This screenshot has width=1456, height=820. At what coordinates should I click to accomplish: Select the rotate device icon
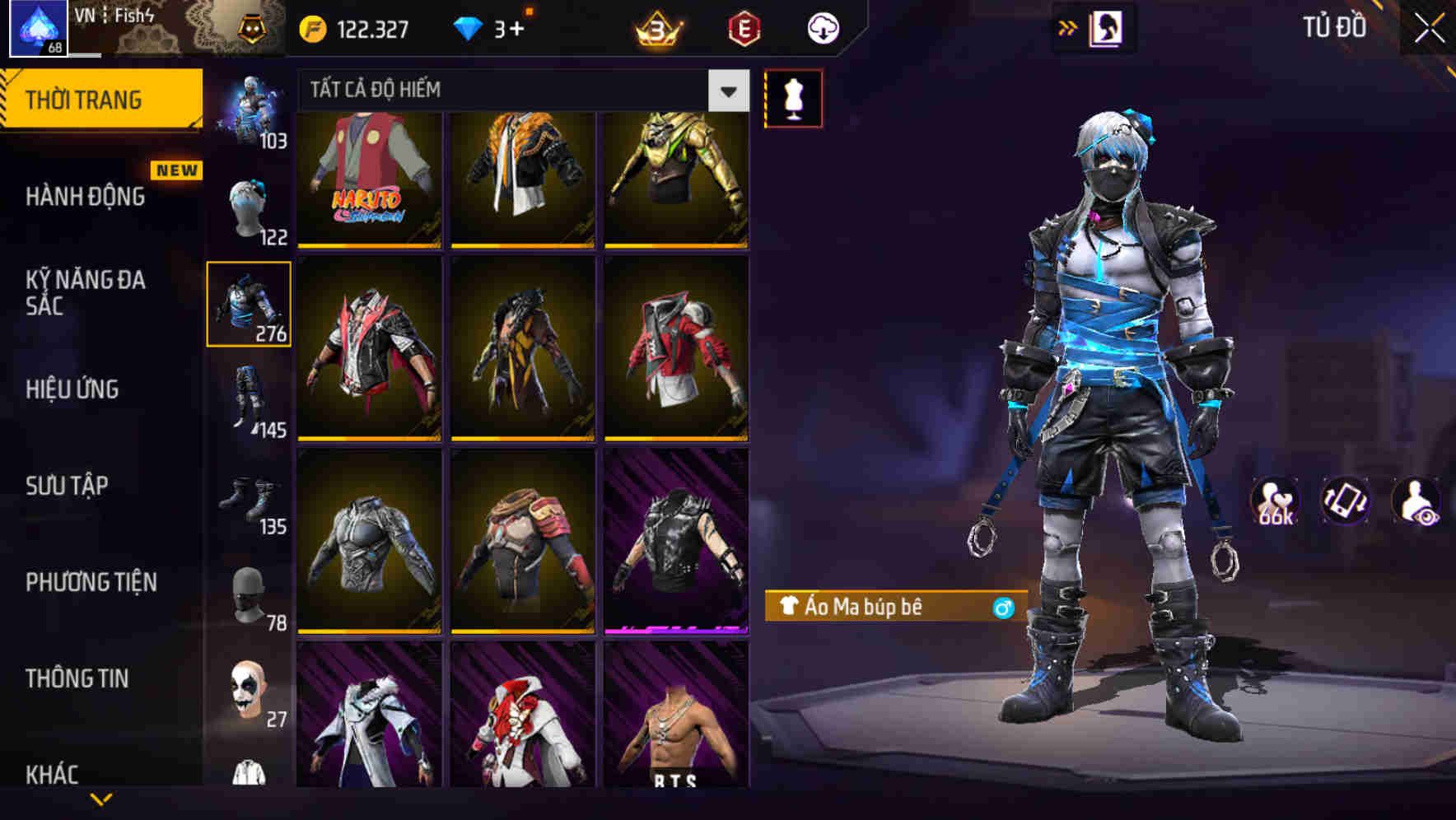pyautogui.click(x=1346, y=501)
